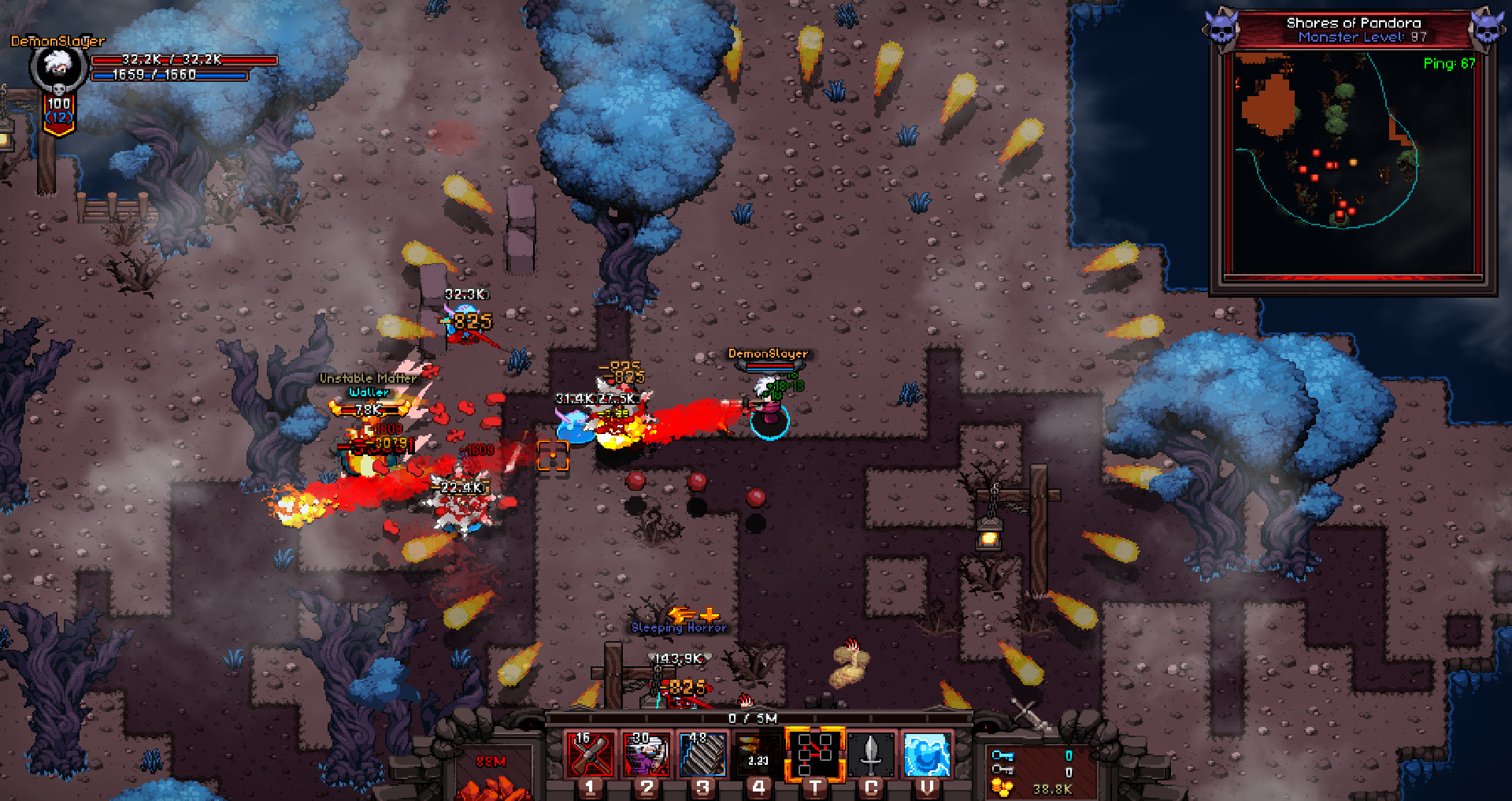Click the level 100 banner badge

coord(59,112)
